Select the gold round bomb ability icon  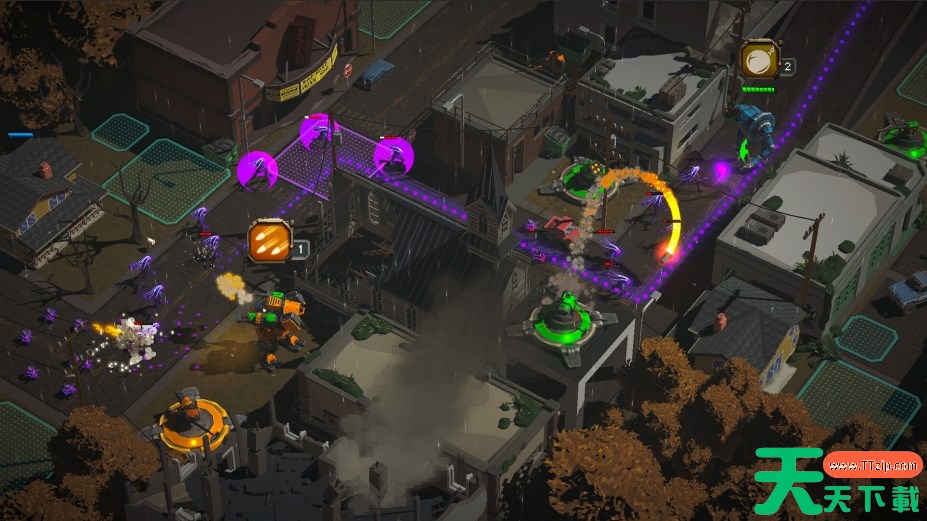click(x=758, y=59)
